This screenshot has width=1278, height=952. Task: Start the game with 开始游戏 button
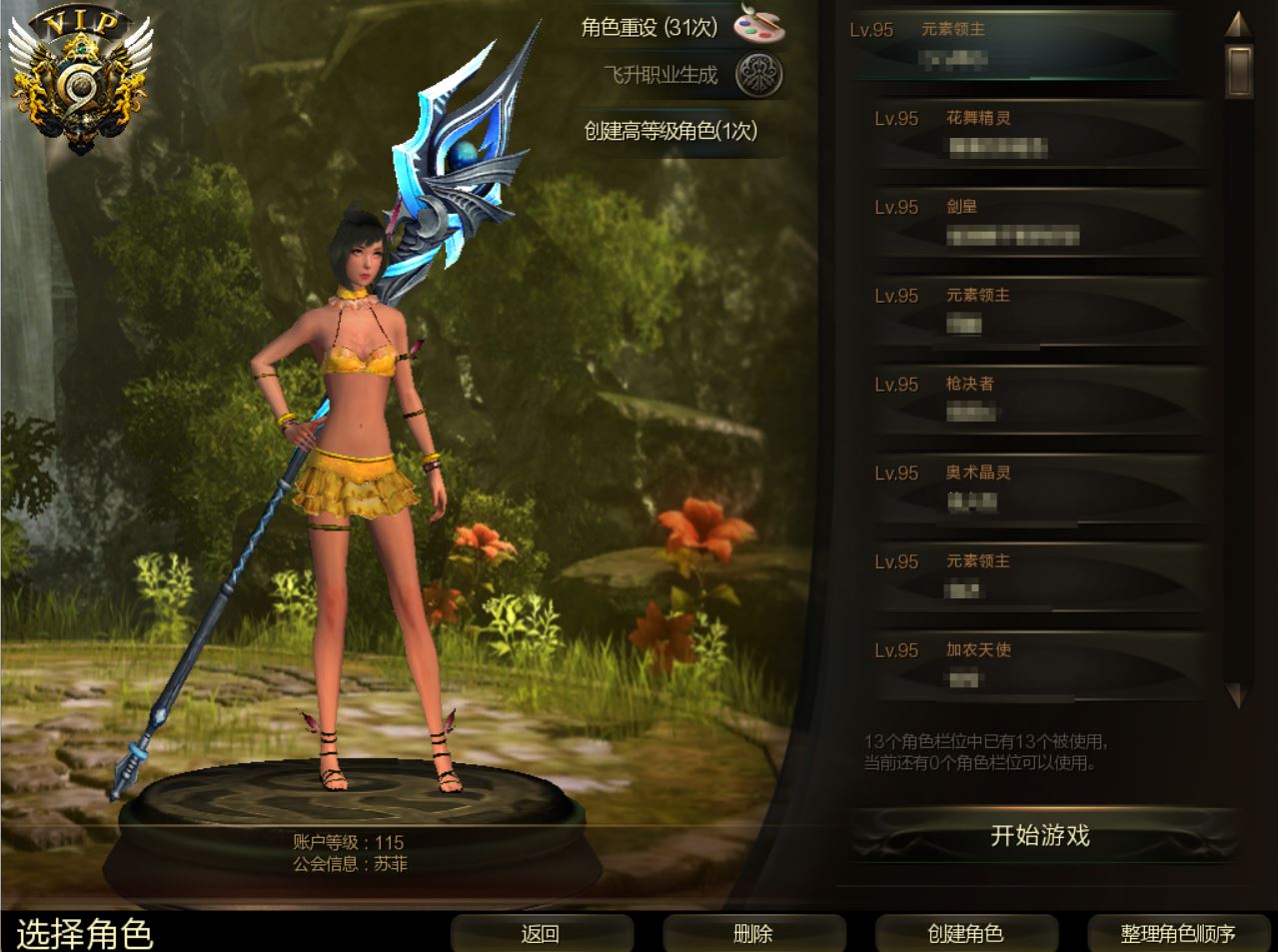pos(1039,836)
